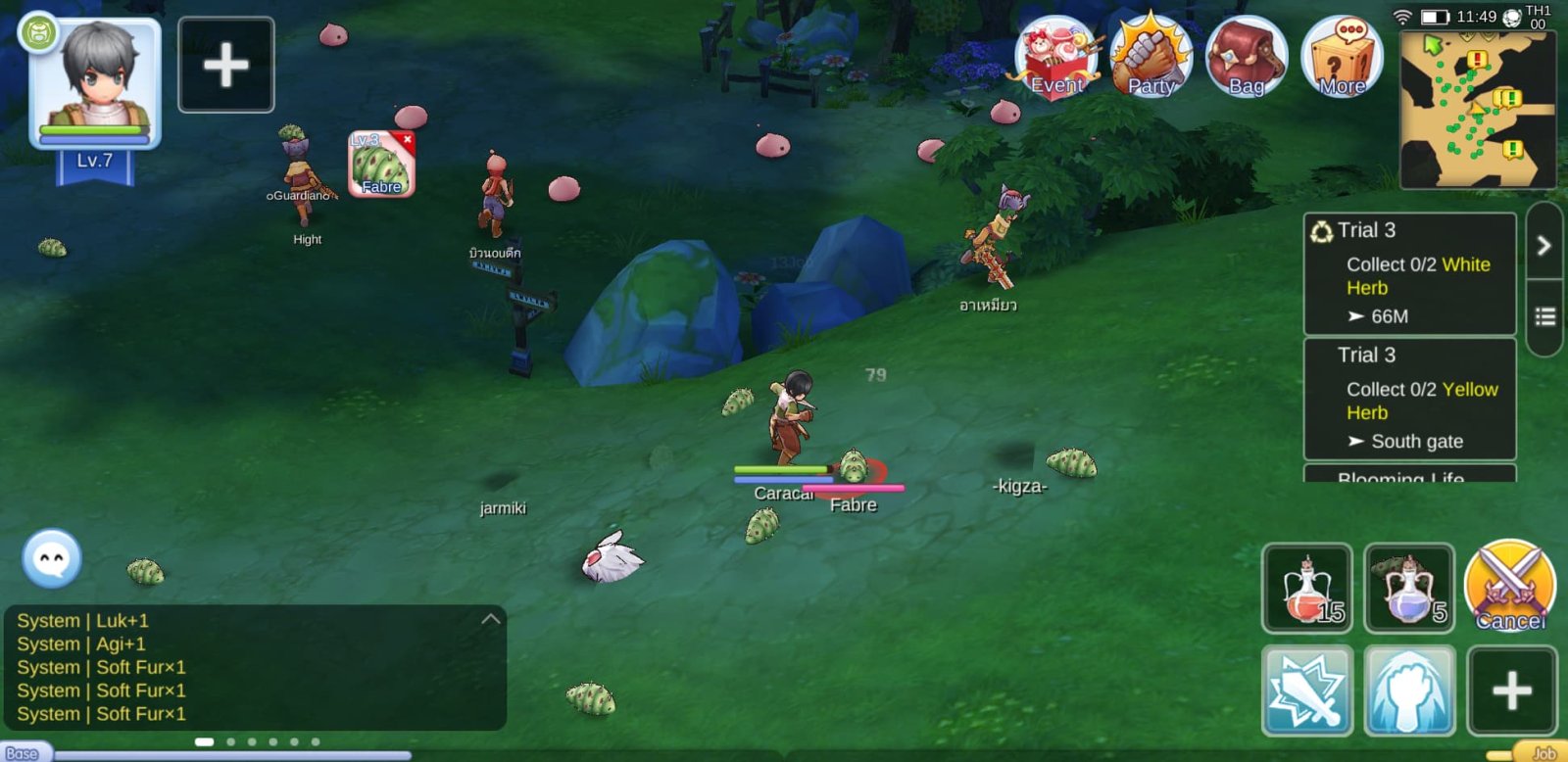The width and height of the screenshot is (1568, 762).
Task: Click the plus button beside the portrait
Action: [x=226, y=66]
